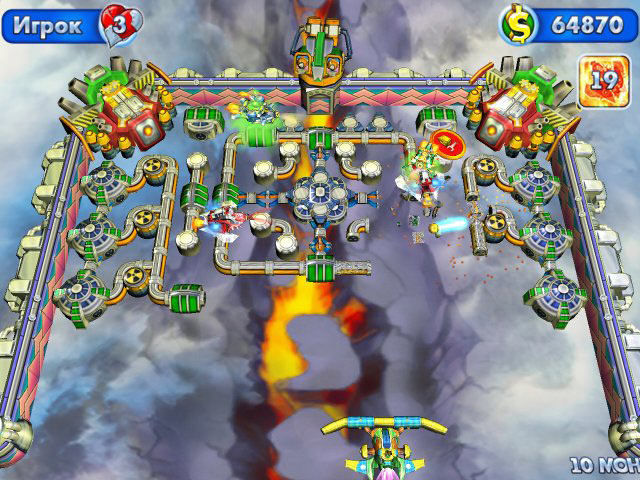Select the Игрок player name panel

pyautogui.click(x=50, y=24)
